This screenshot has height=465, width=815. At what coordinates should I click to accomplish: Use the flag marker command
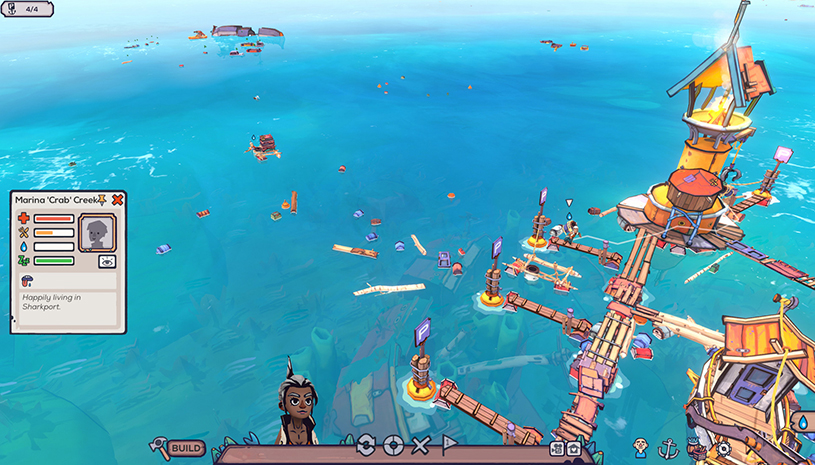(x=449, y=445)
